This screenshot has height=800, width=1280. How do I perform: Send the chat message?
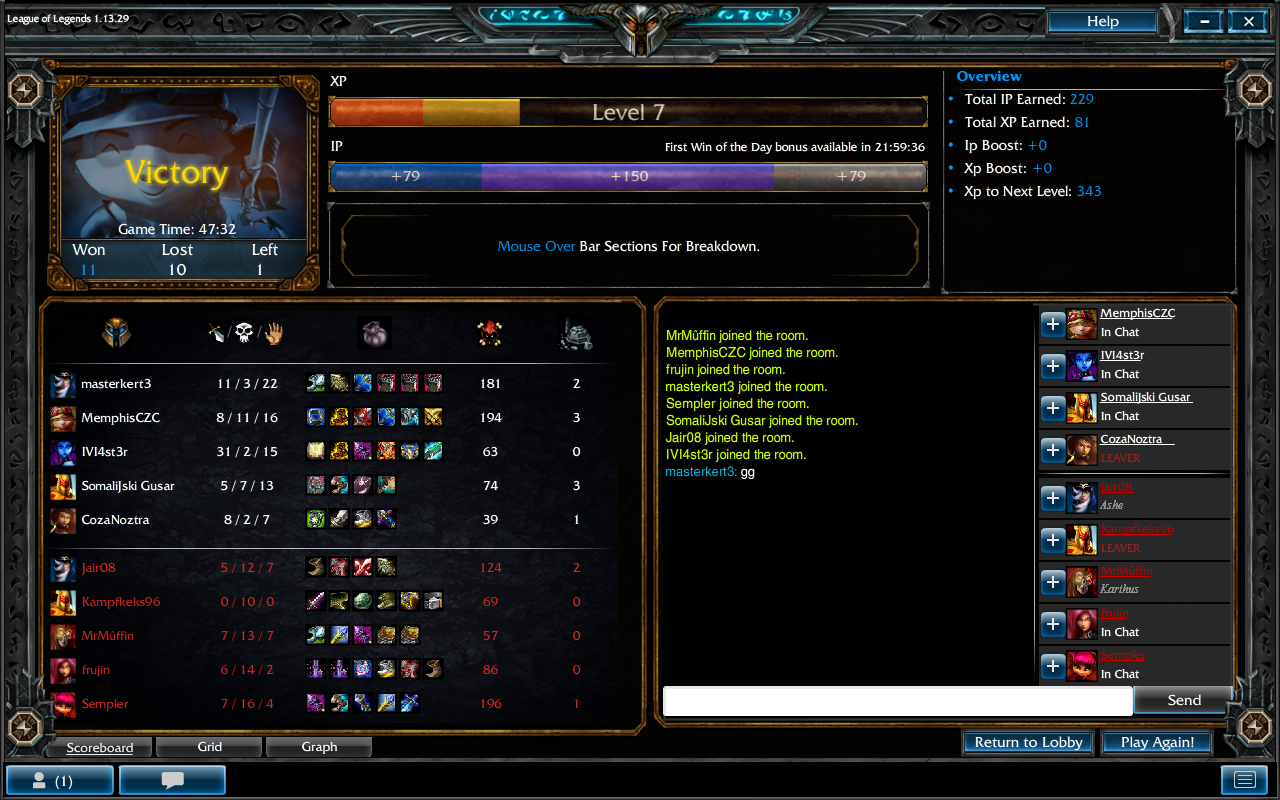coord(1183,700)
